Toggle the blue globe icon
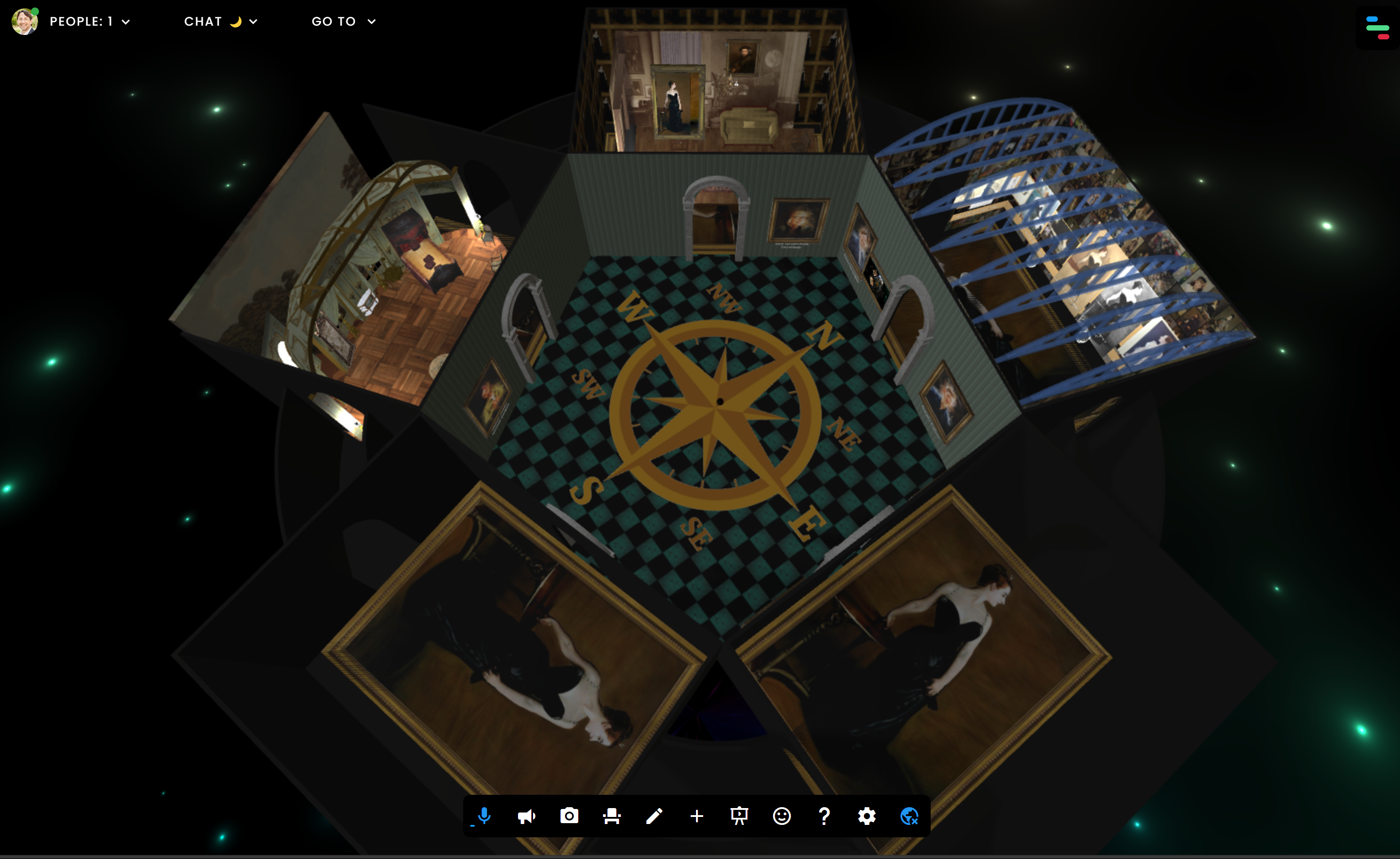This screenshot has height=859, width=1400. [909, 816]
